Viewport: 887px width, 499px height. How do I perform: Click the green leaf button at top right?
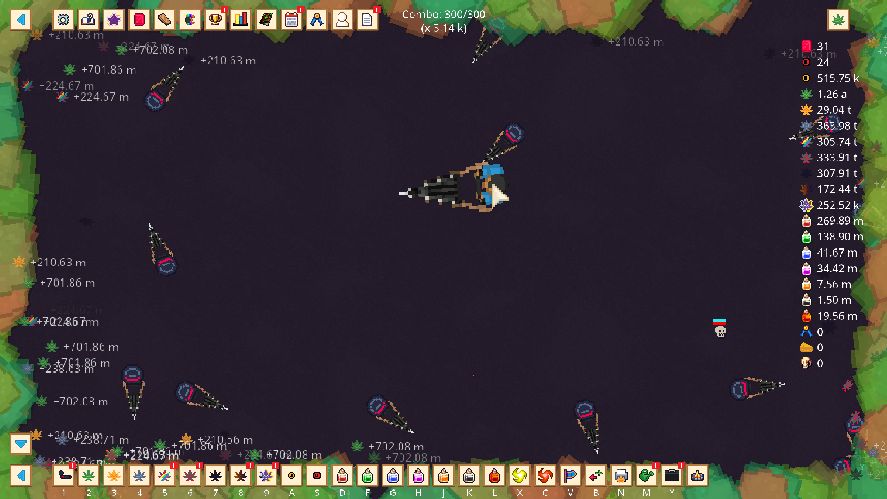(838, 19)
